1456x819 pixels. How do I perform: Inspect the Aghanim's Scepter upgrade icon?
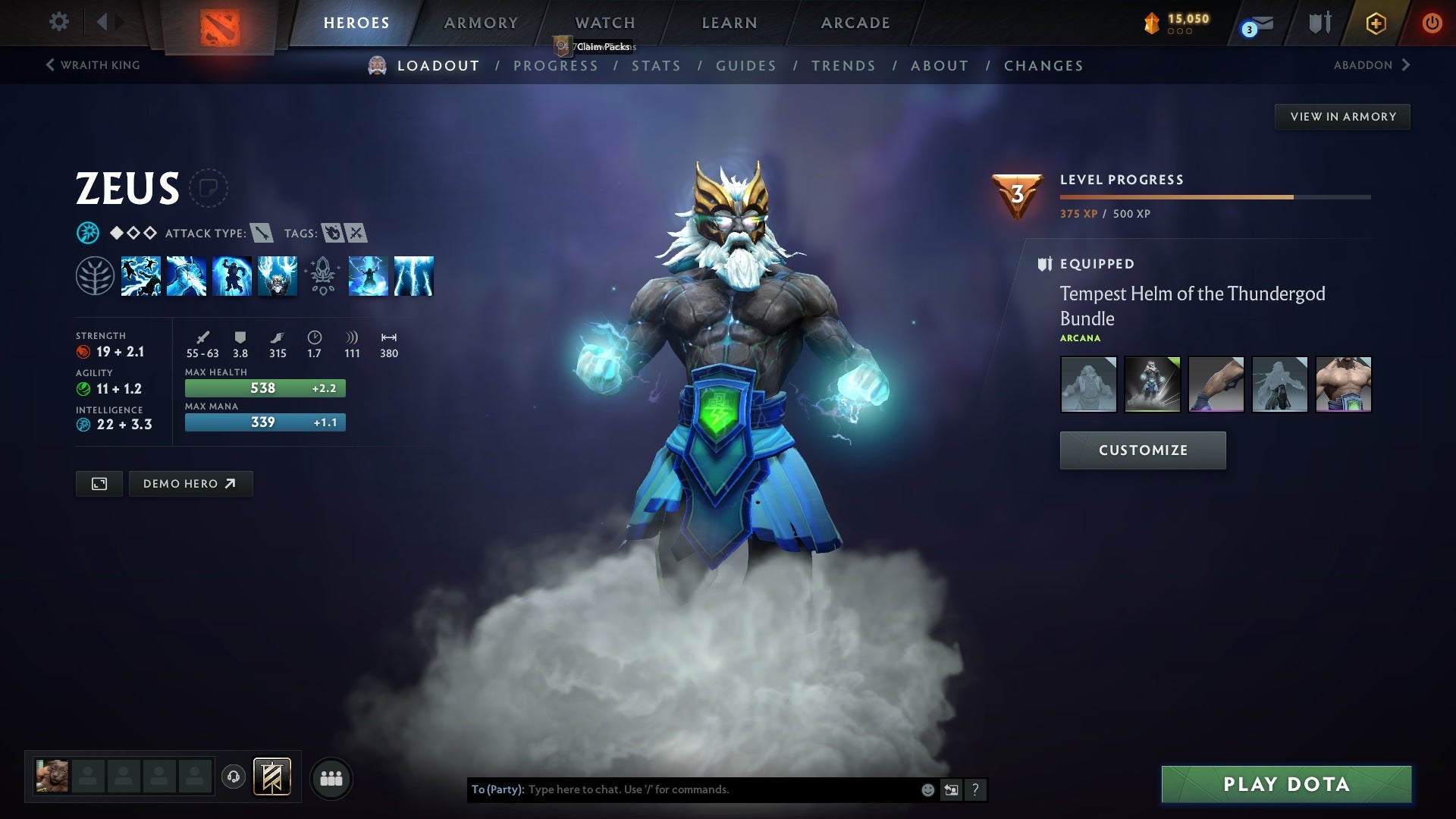pos(324,276)
